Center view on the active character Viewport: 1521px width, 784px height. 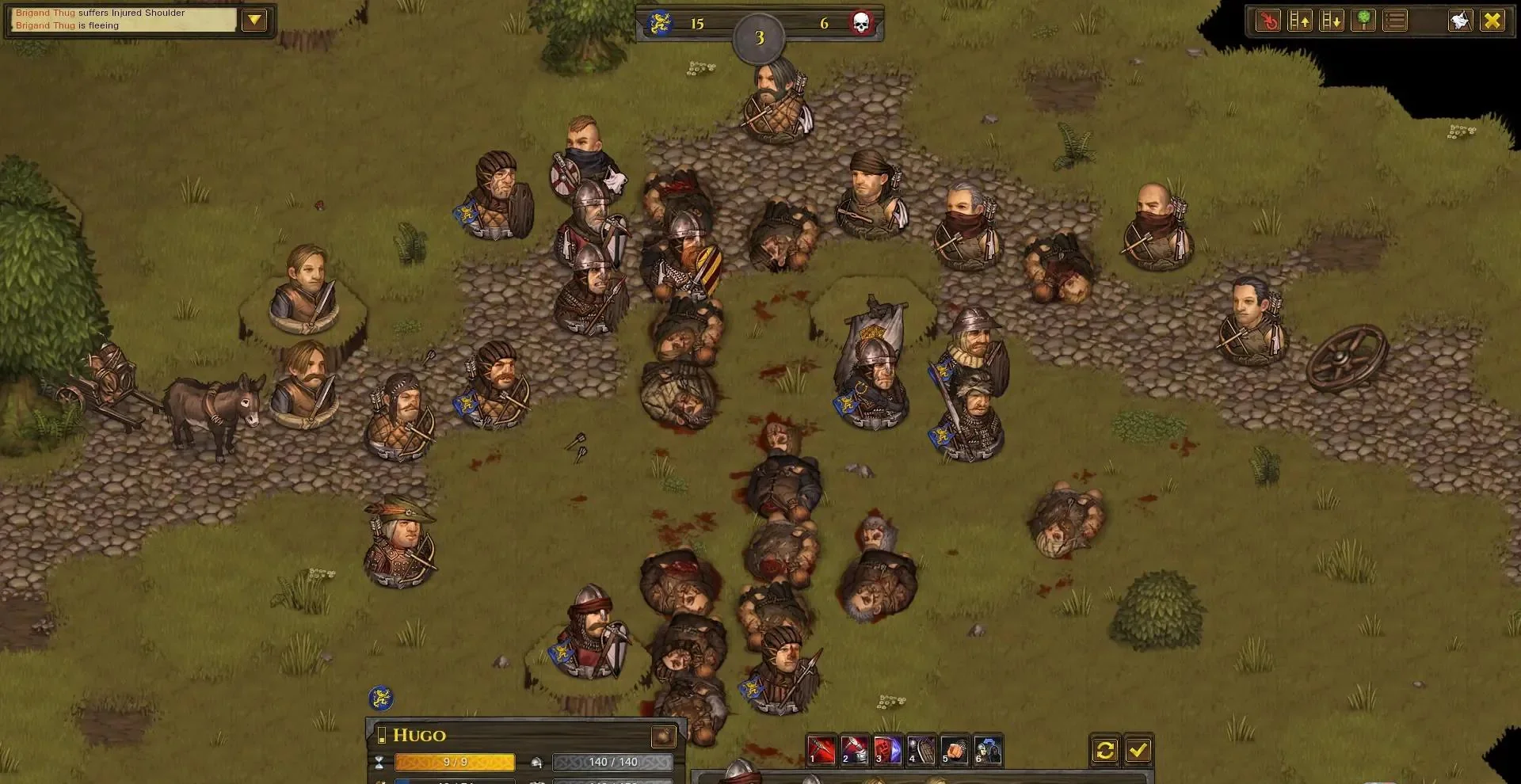[1268, 21]
